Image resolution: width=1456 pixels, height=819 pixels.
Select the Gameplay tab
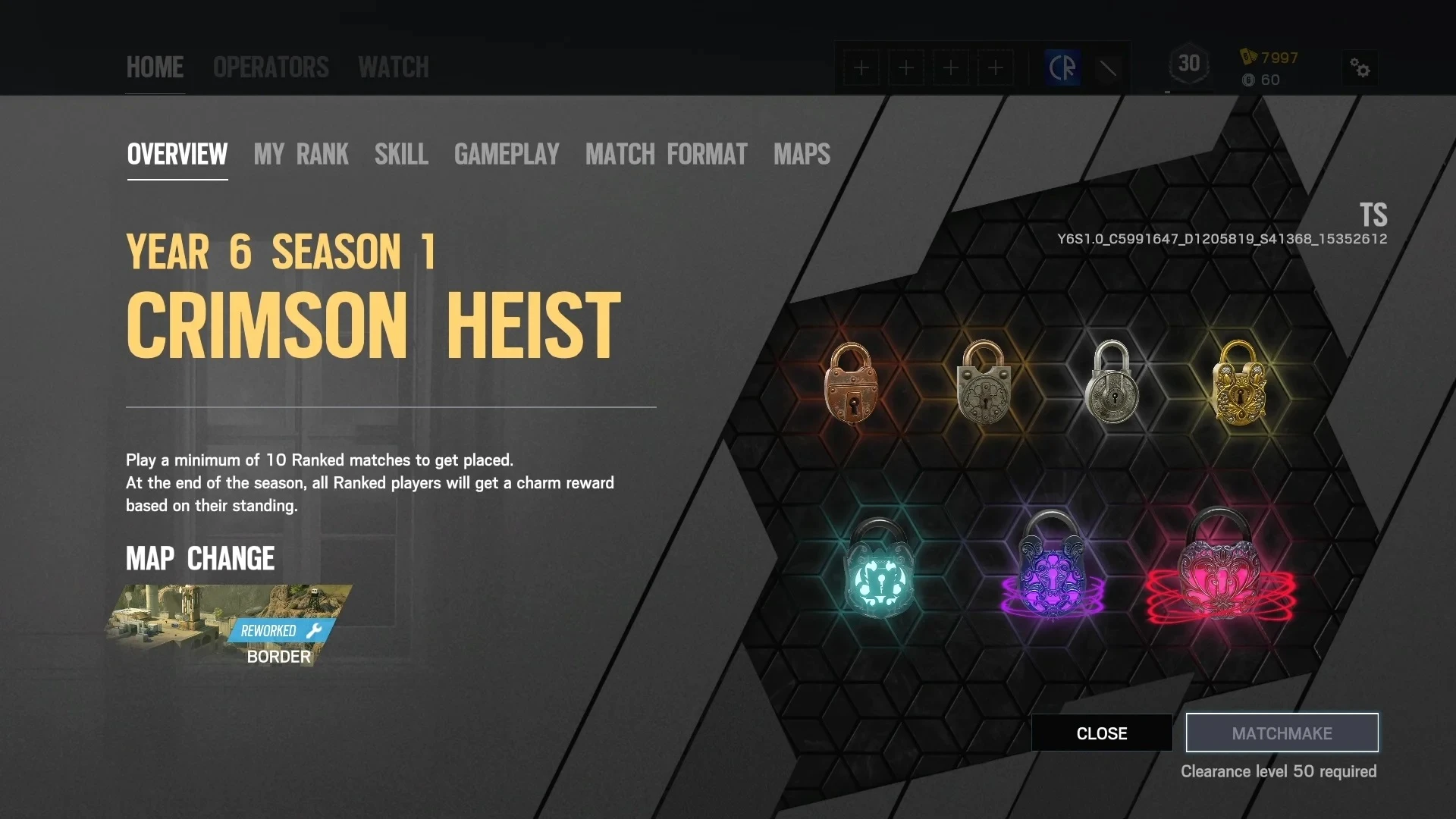(507, 155)
